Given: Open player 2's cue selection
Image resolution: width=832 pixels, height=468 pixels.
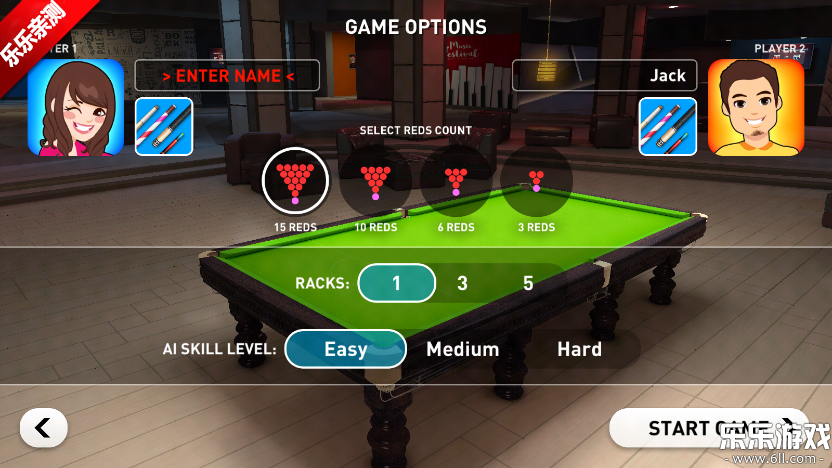Looking at the screenshot, I should 668,126.
